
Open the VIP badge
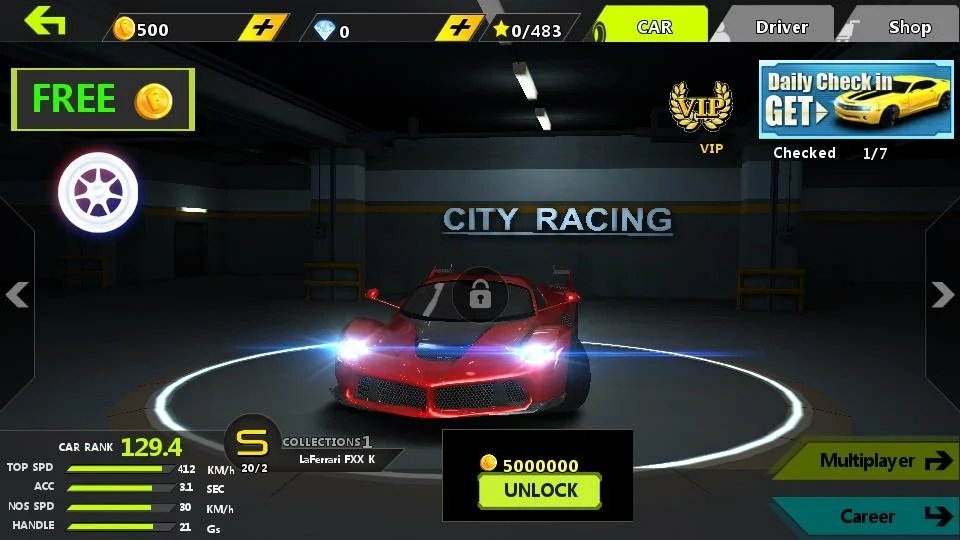tap(700, 110)
